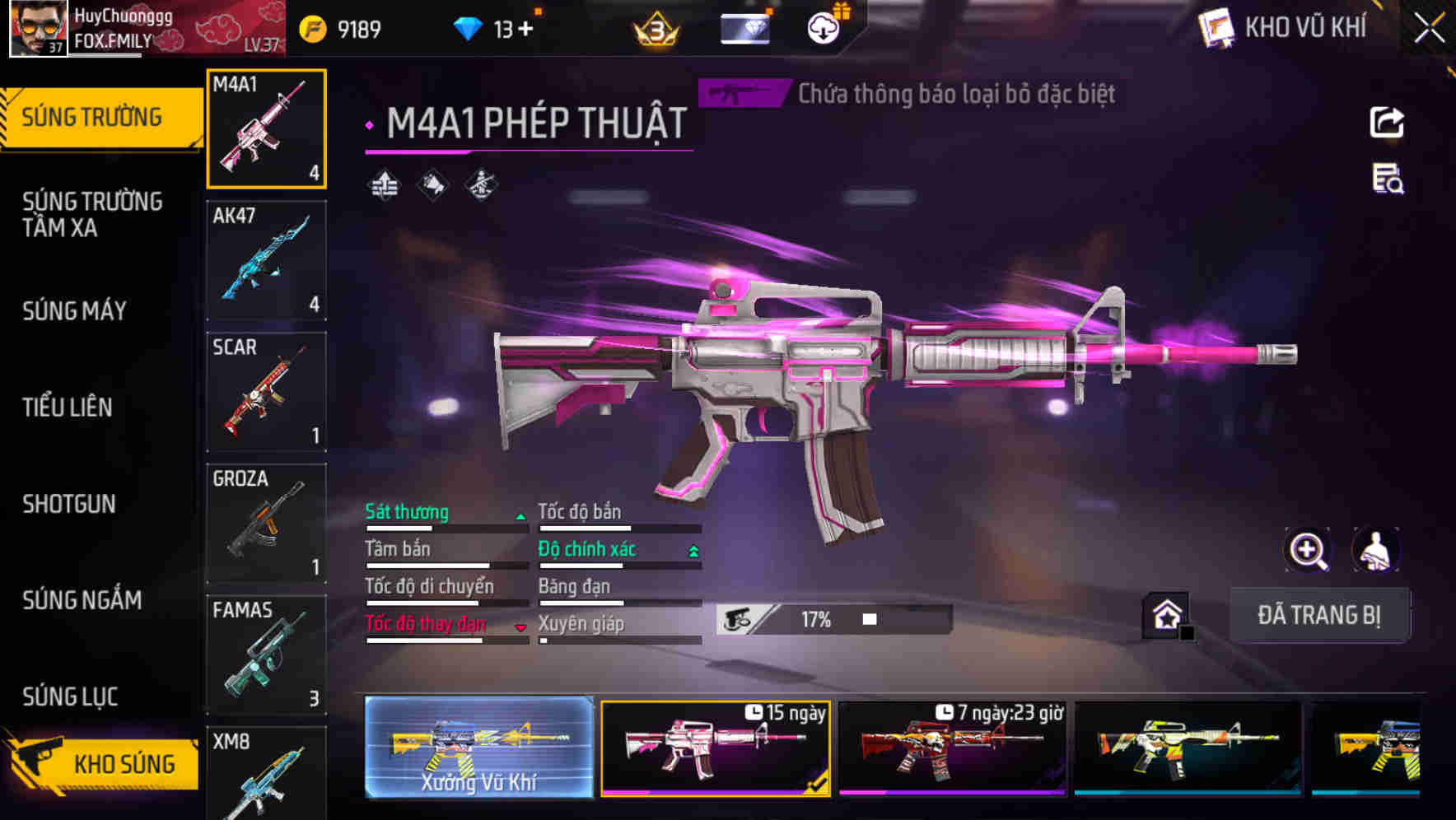Screen dimensions: 1456x820
Task: Collapse the Tốc độ thay đạn red arrow
Action: [x=520, y=627]
